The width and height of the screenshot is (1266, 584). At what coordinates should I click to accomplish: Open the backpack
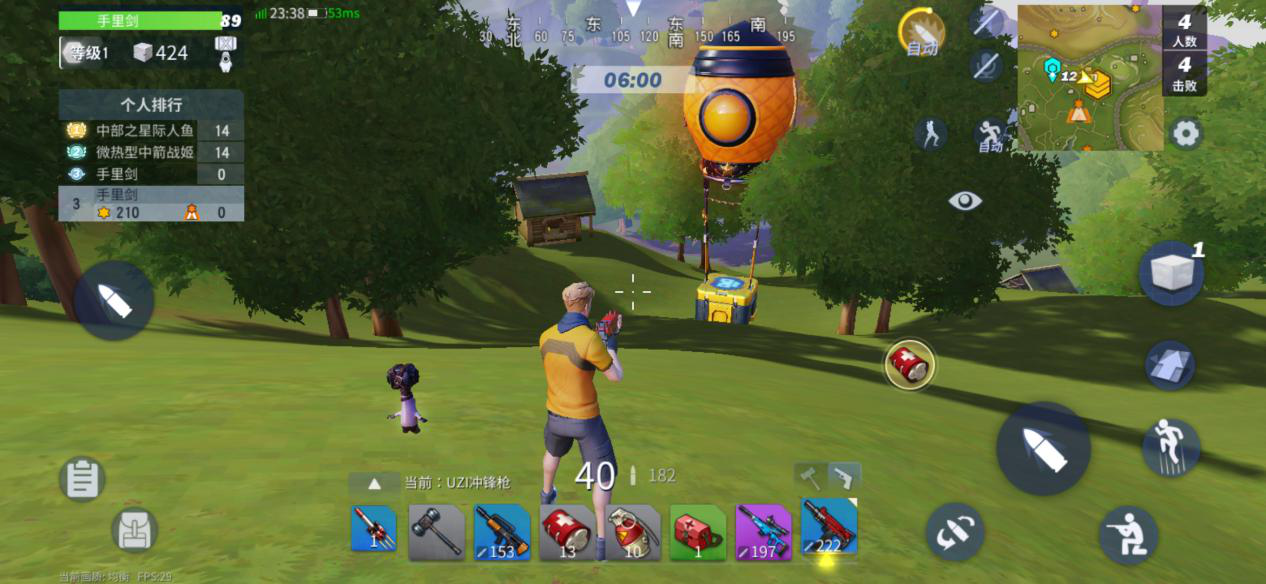point(133,530)
